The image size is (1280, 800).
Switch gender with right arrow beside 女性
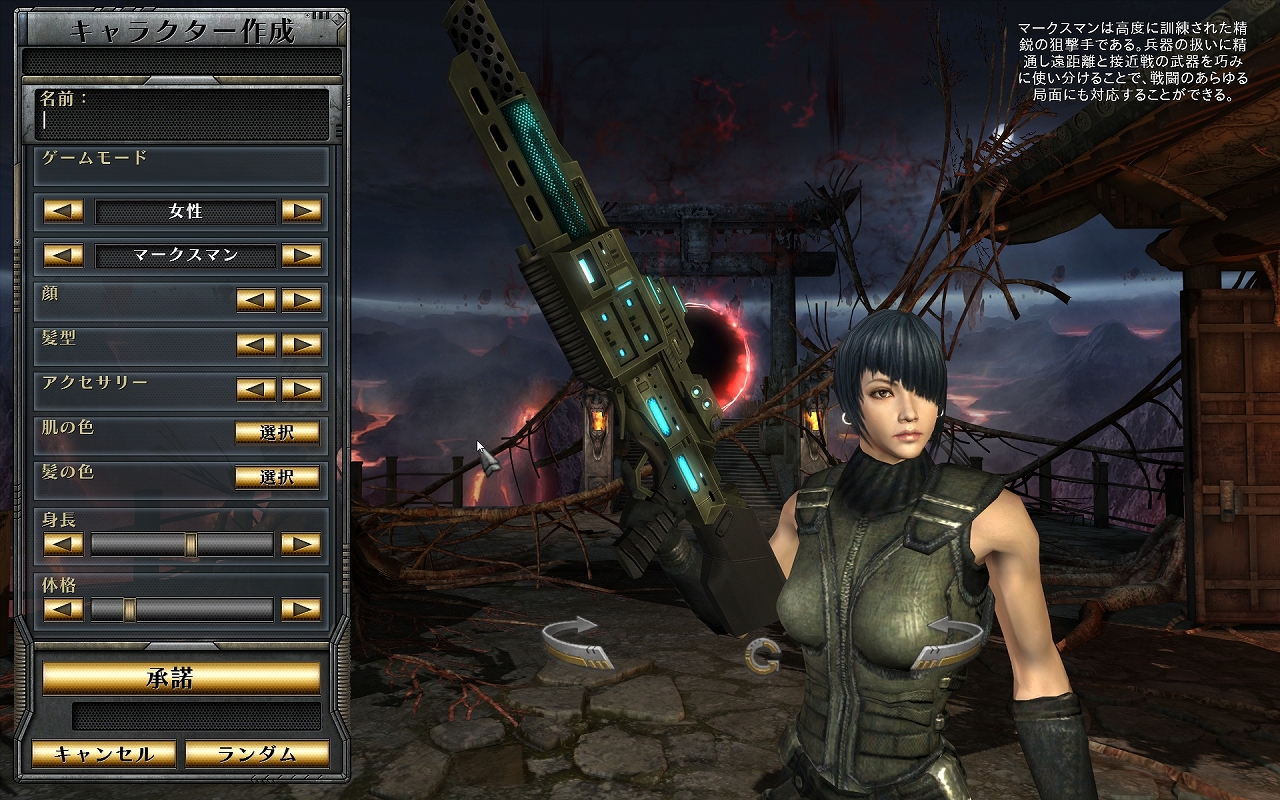point(301,211)
